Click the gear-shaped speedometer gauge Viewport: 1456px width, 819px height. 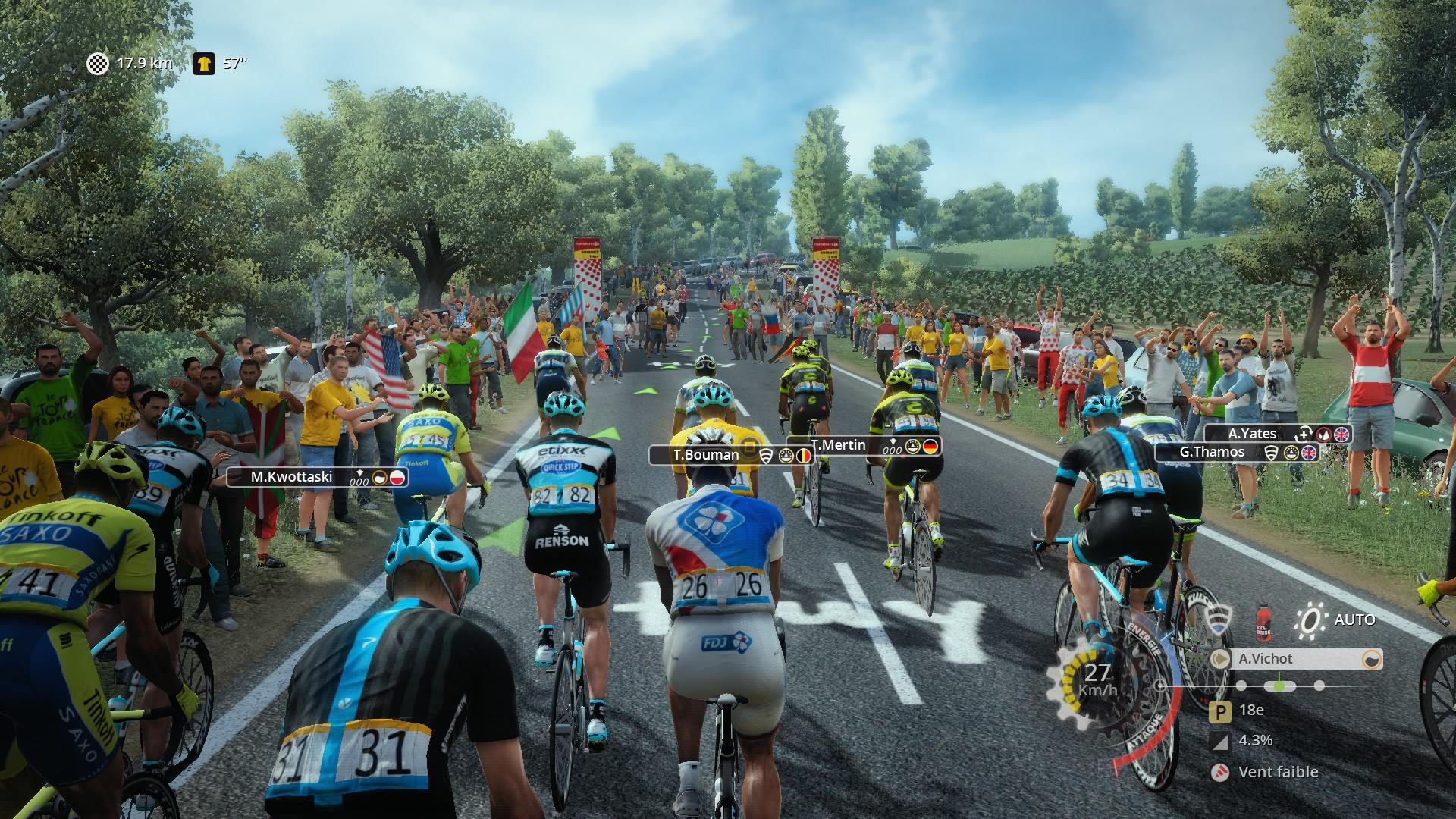pyautogui.click(x=1098, y=679)
